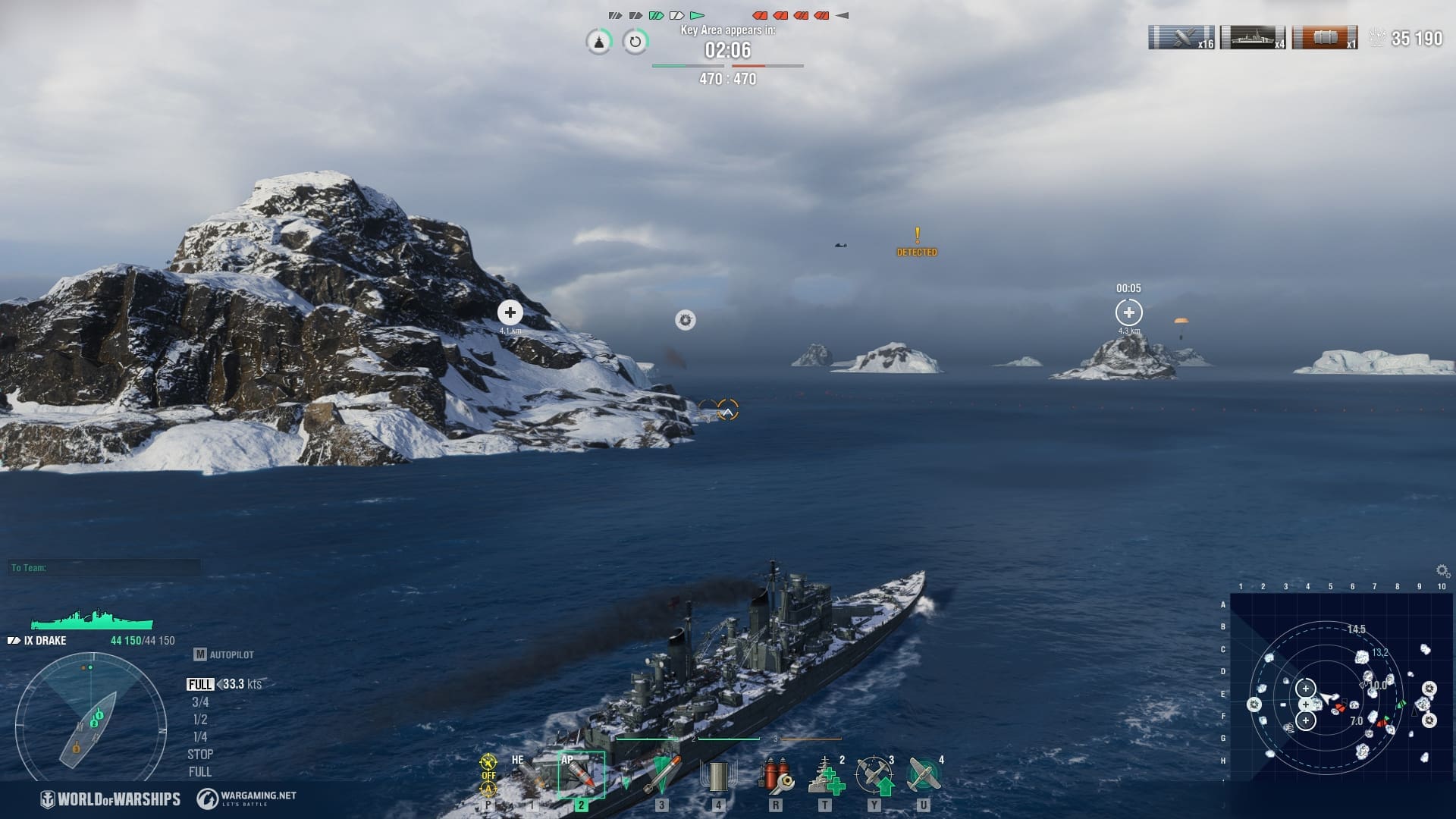Choose the STOP engine setting
Screen dimensions: 1456x819
[200, 755]
